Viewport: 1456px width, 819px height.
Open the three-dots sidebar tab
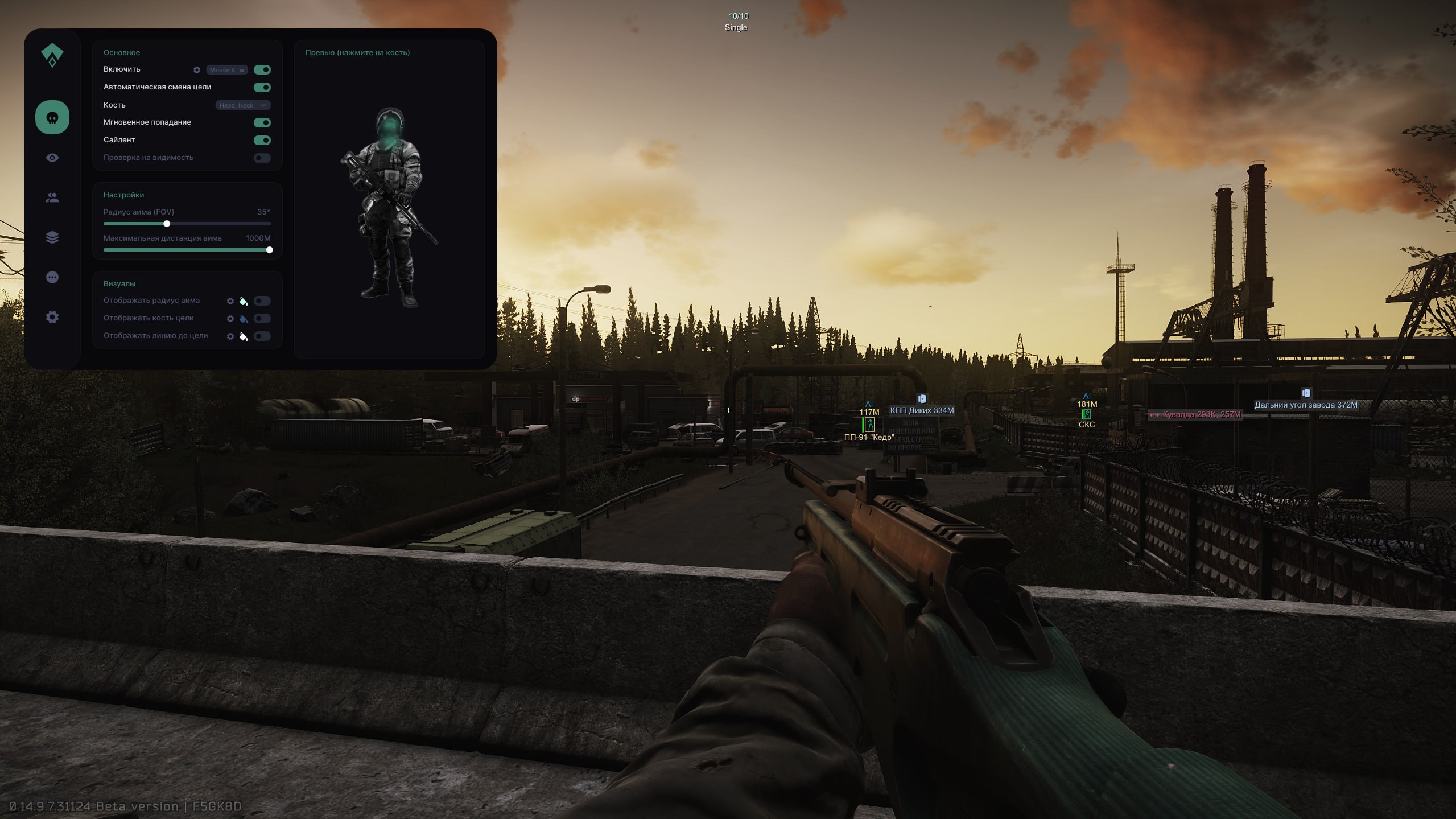[x=52, y=277]
